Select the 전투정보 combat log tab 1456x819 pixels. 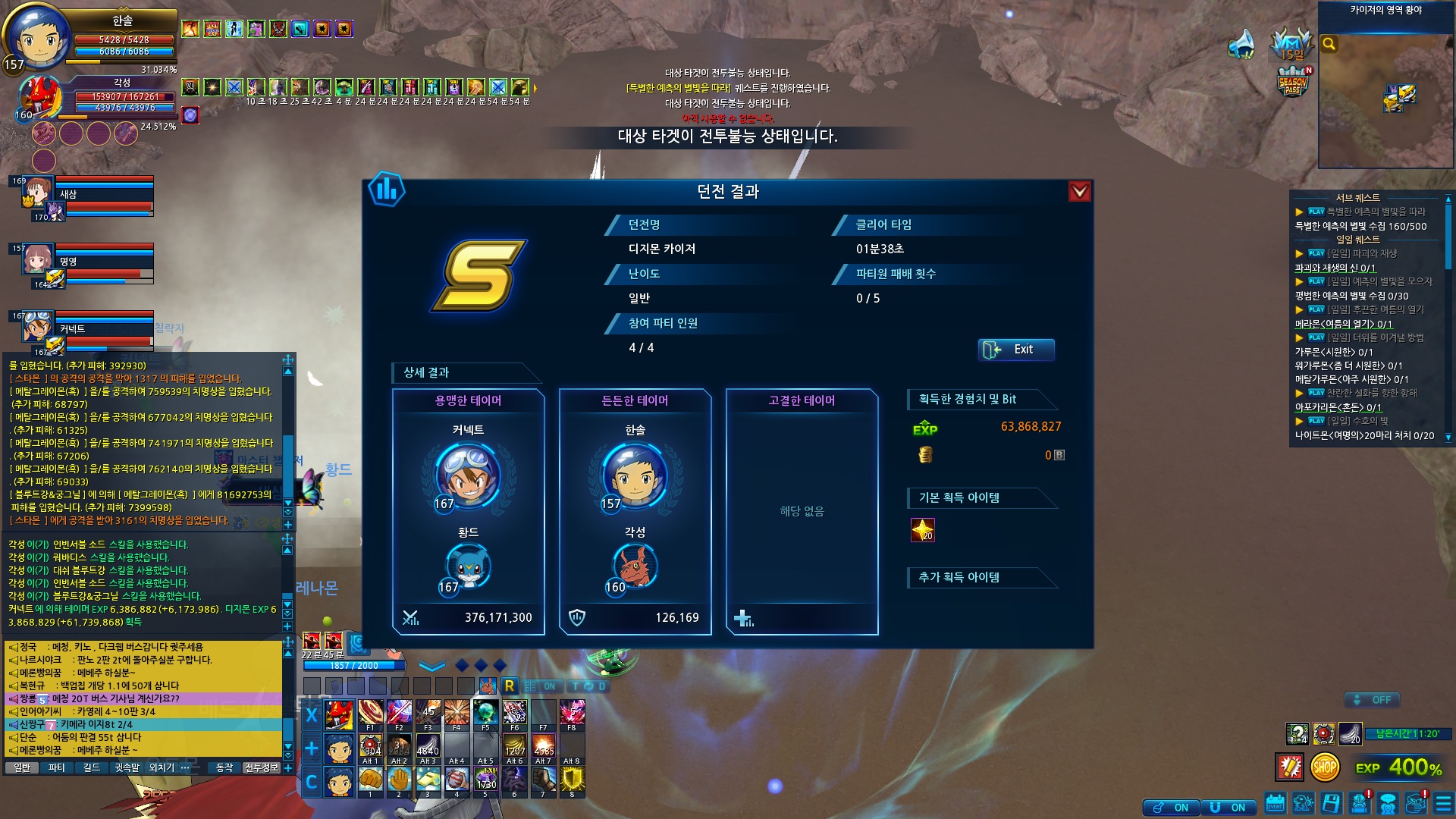pos(262,767)
